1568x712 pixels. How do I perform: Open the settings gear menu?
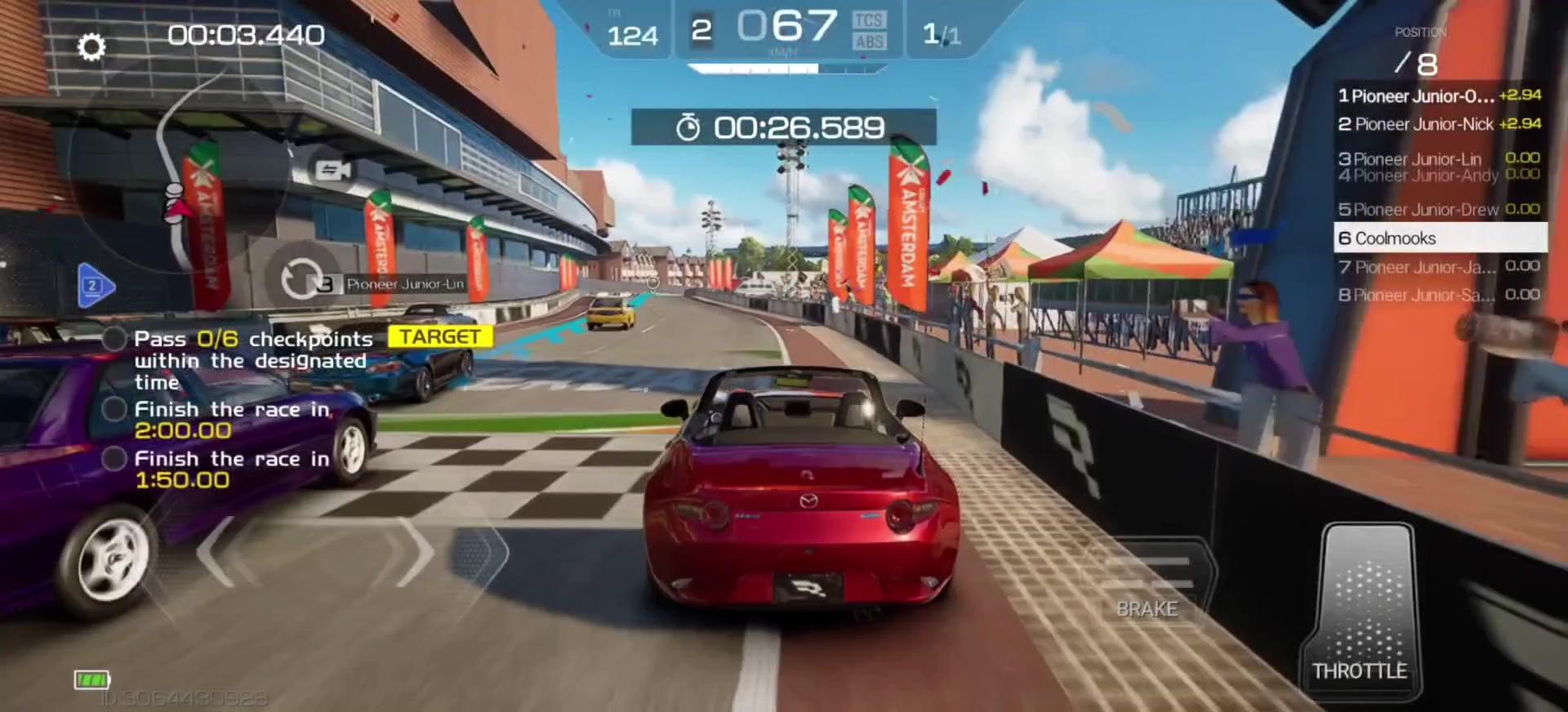click(91, 47)
